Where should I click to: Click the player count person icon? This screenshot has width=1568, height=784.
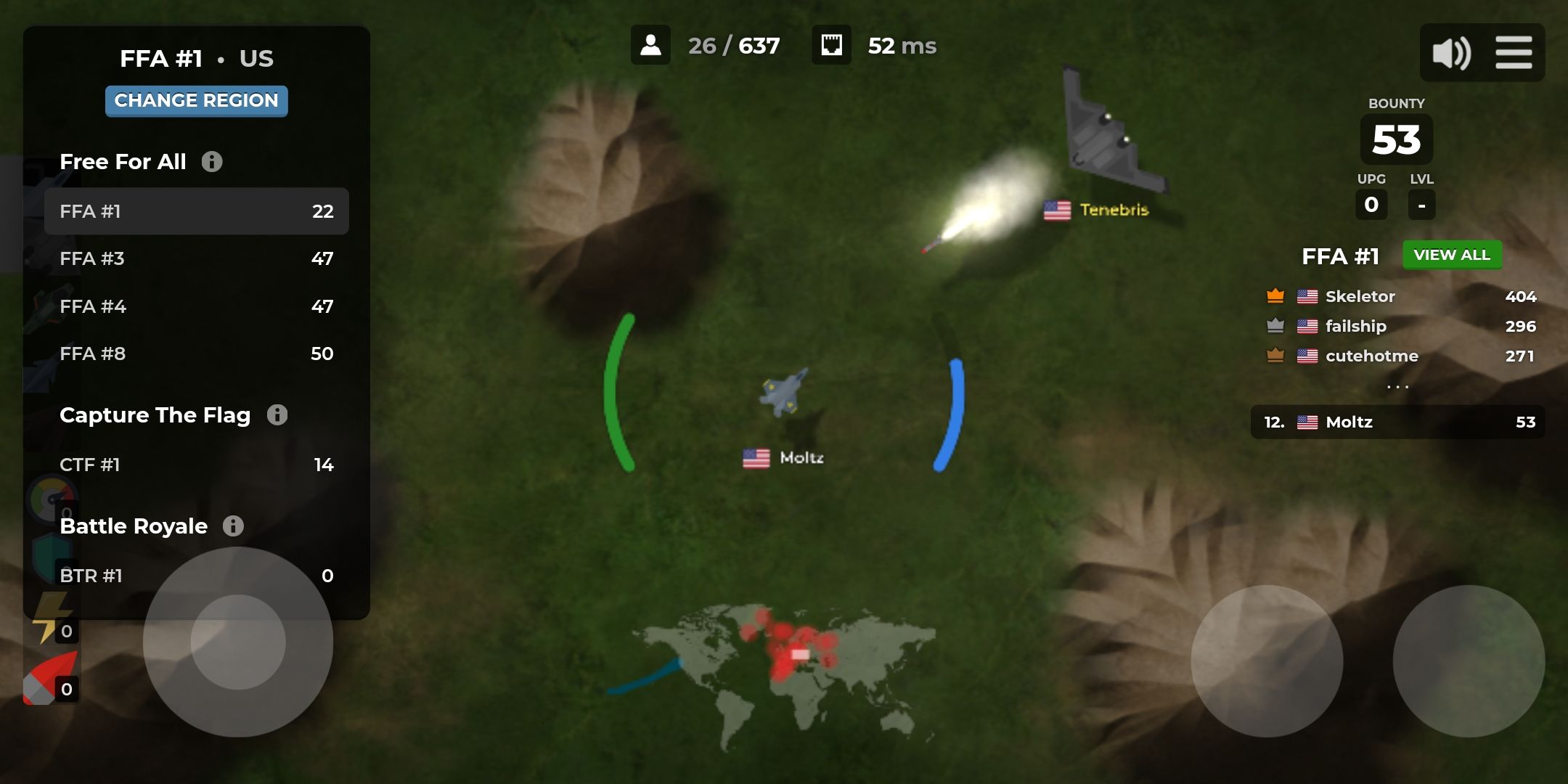pyautogui.click(x=652, y=45)
